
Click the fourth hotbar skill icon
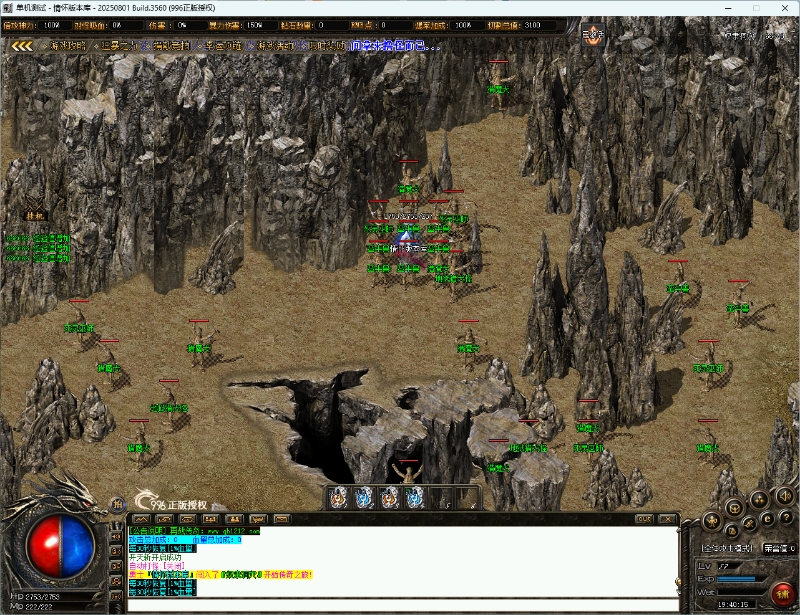tap(415, 496)
